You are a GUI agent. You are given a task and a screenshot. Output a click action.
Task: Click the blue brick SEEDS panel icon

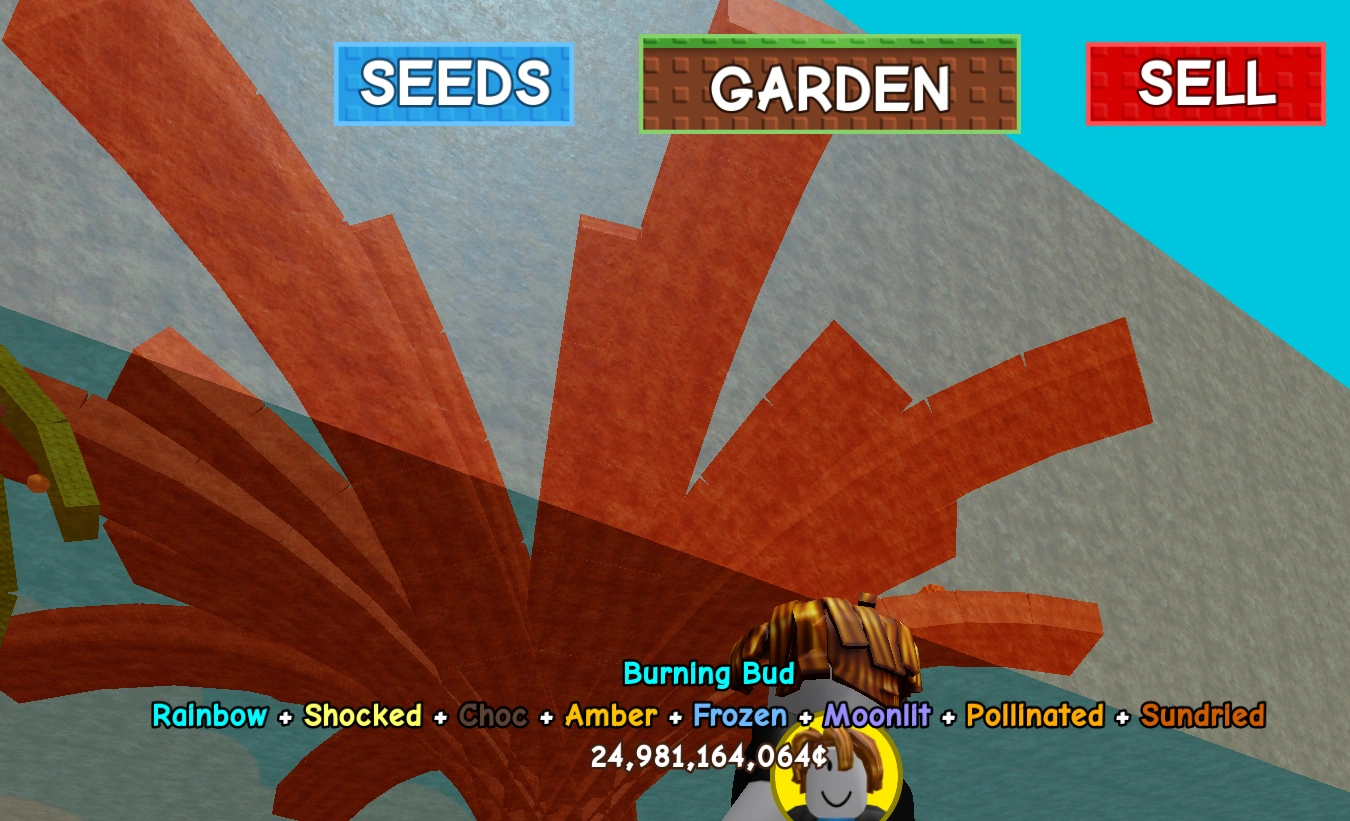(x=453, y=84)
